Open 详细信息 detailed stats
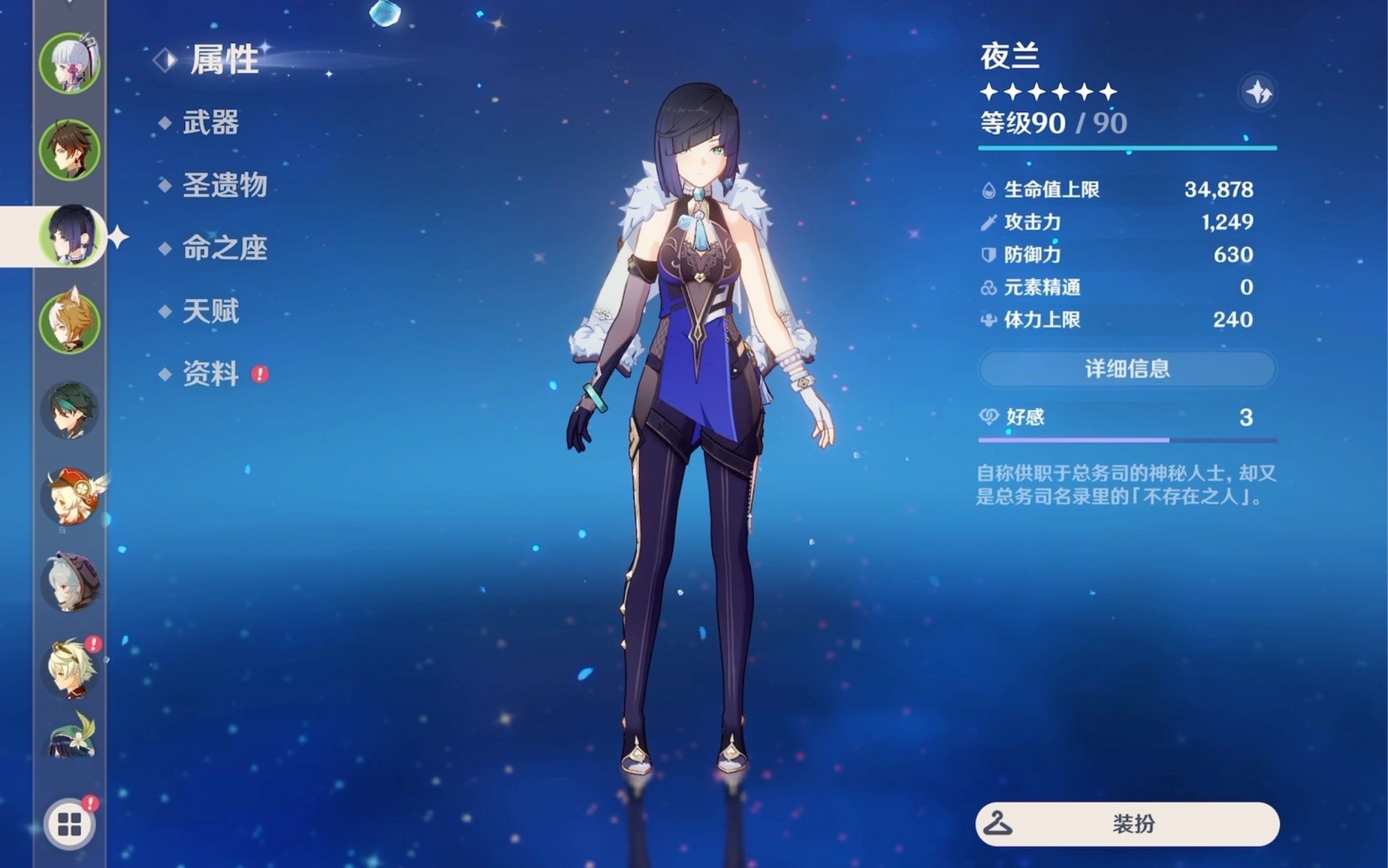1388x868 pixels. [1127, 369]
